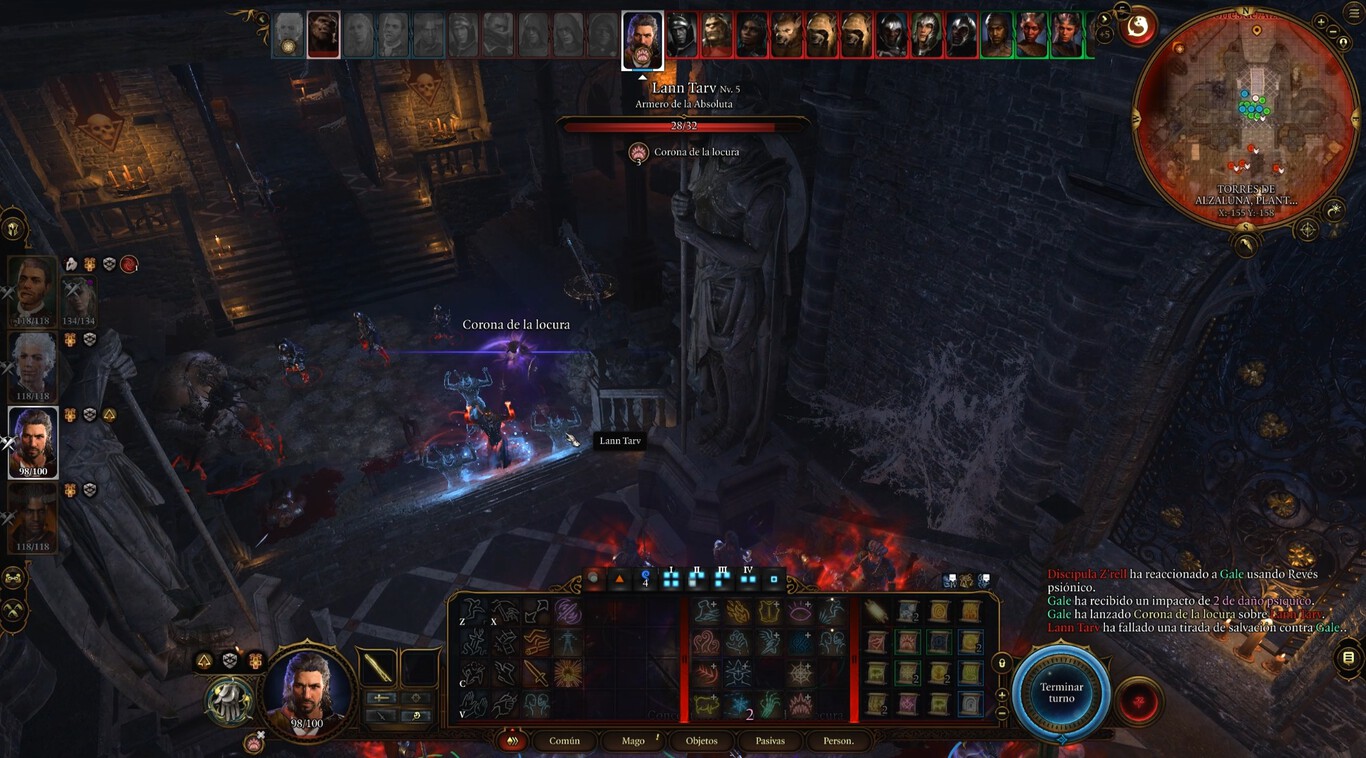
Task: Click the concentration spiral icon above the hotbar
Action: click(x=644, y=577)
